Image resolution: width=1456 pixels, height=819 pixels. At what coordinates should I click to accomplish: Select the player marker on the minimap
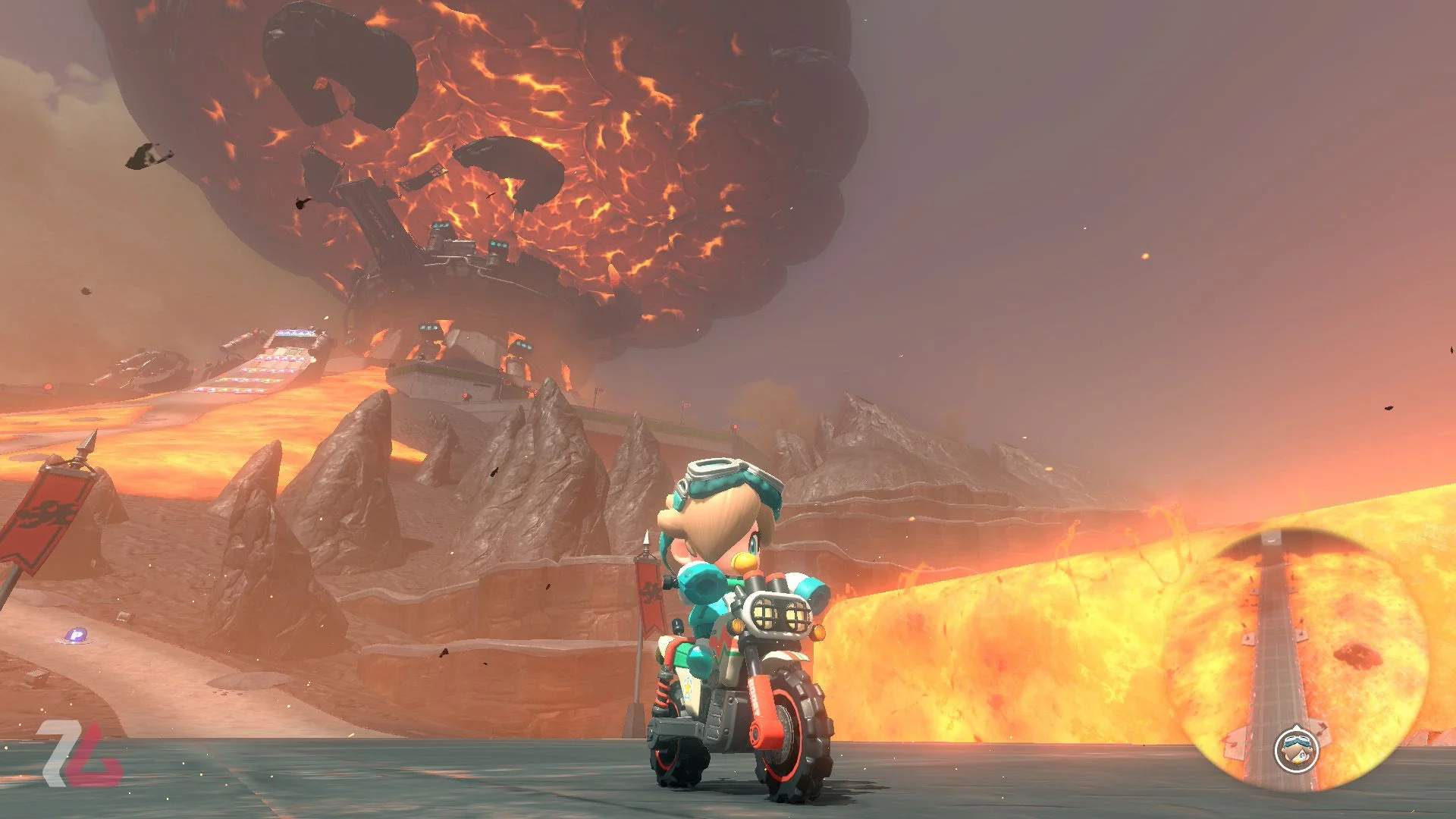pyautogui.click(x=1296, y=751)
